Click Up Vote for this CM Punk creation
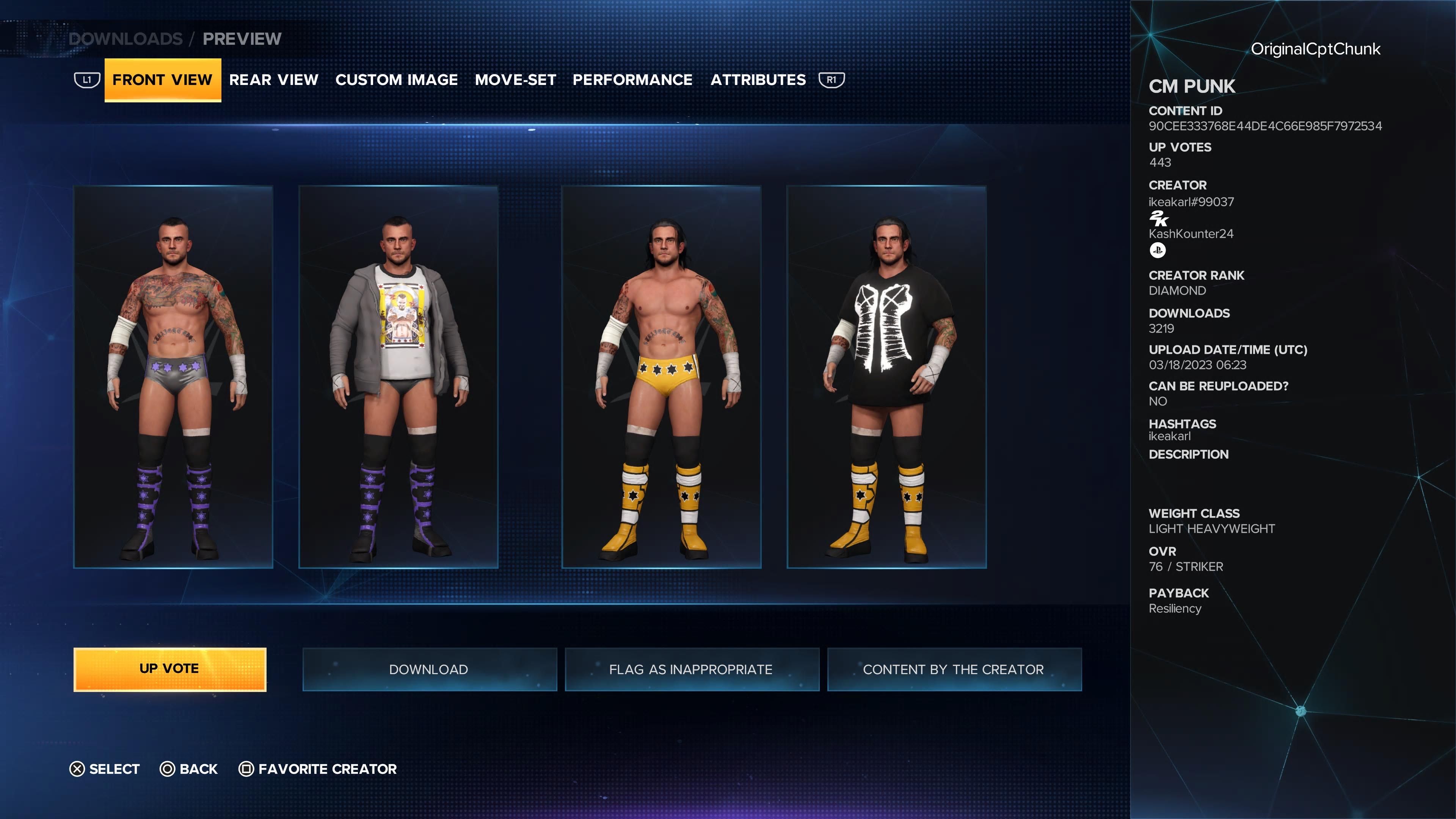Viewport: 1456px width, 819px height. (169, 669)
